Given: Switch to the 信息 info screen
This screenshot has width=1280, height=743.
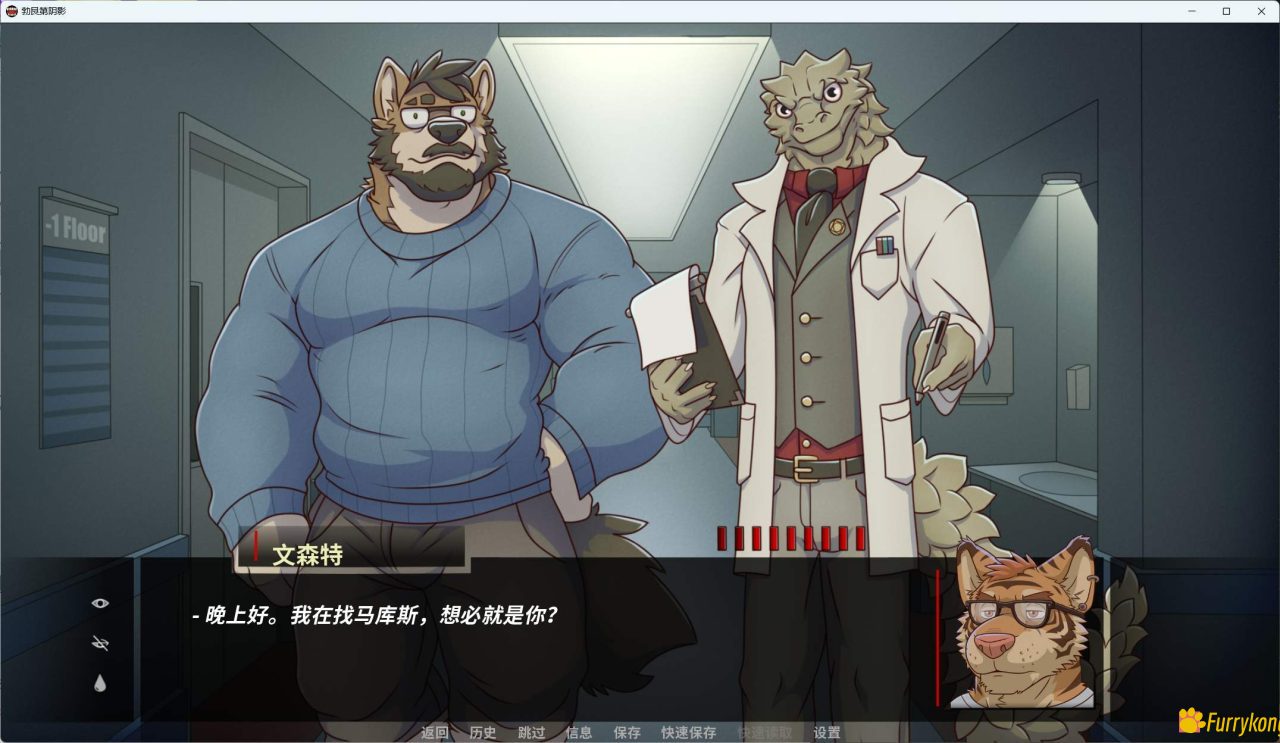Looking at the screenshot, I should [578, 732].
